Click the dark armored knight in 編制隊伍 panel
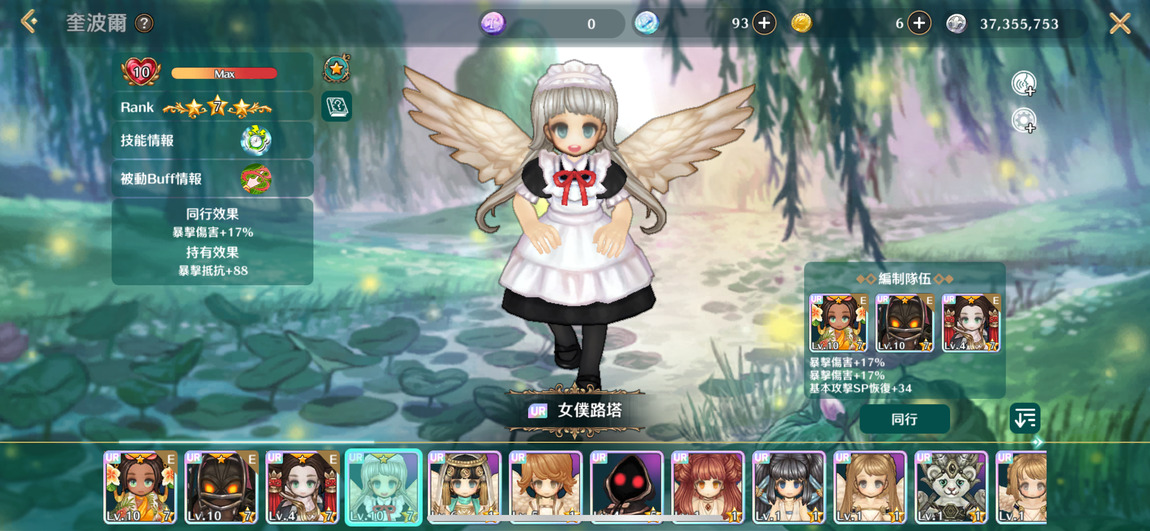The image size is (1150, 531). click(905, 323)
